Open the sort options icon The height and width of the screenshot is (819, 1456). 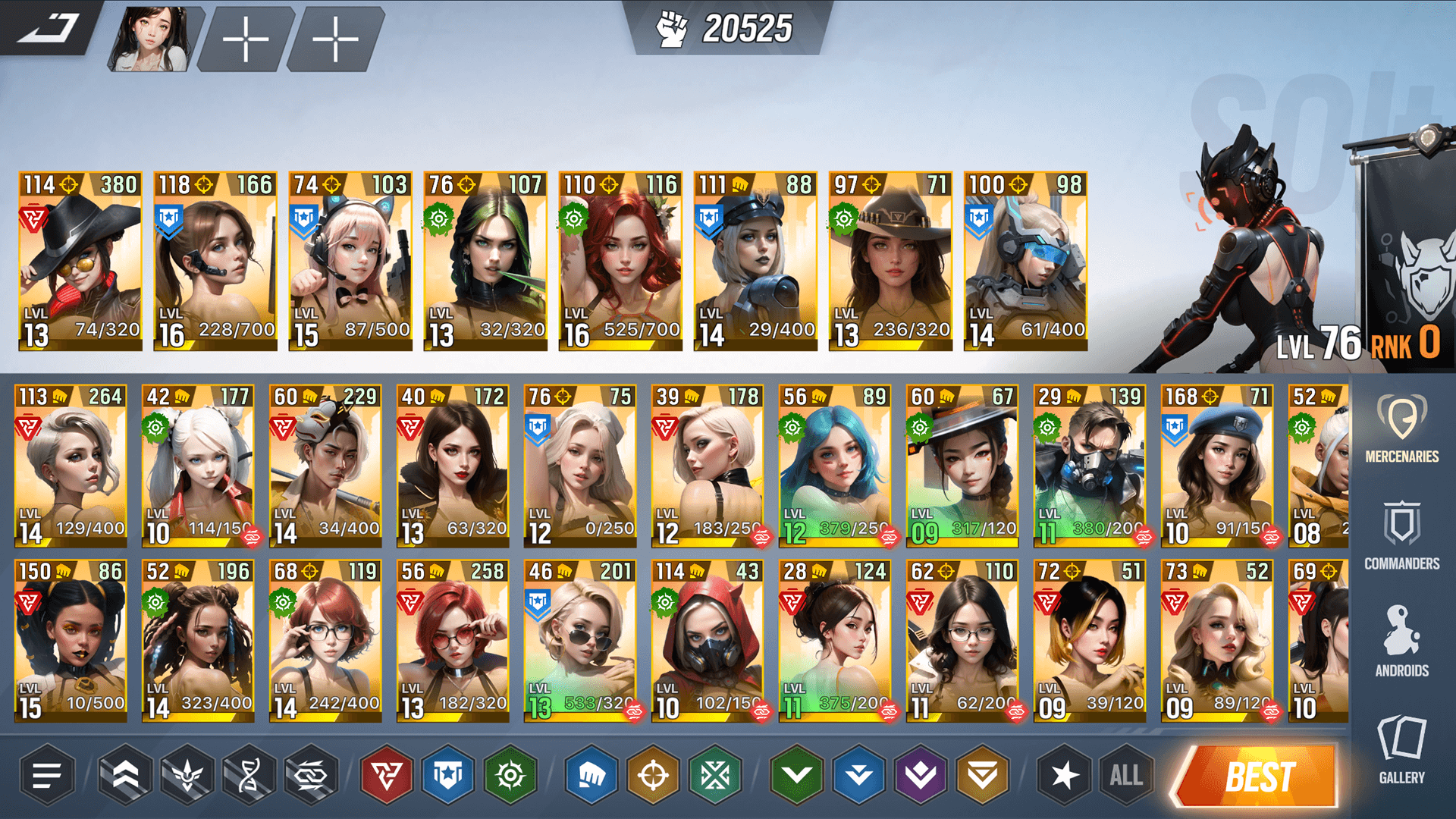[x=47, y=775]
